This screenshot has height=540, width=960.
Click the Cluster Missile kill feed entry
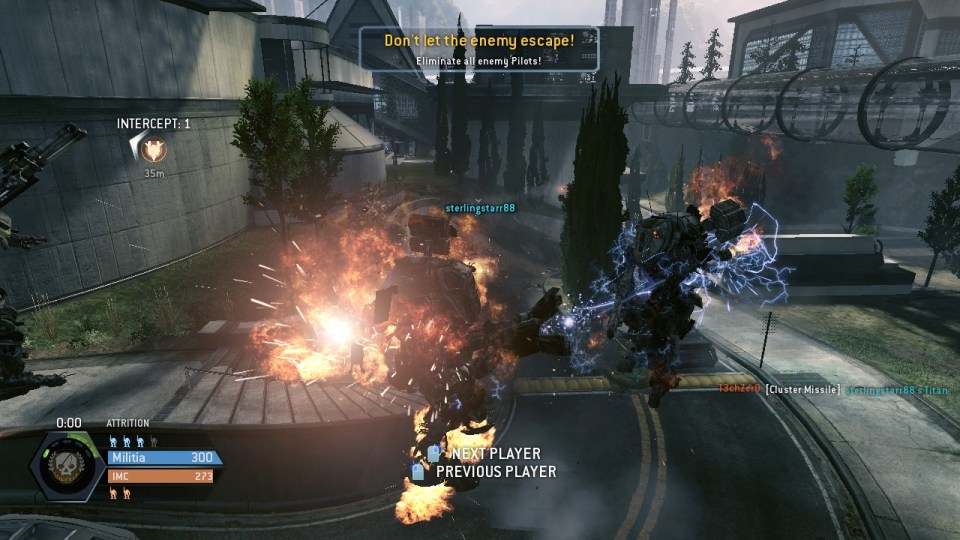[803, 388]
